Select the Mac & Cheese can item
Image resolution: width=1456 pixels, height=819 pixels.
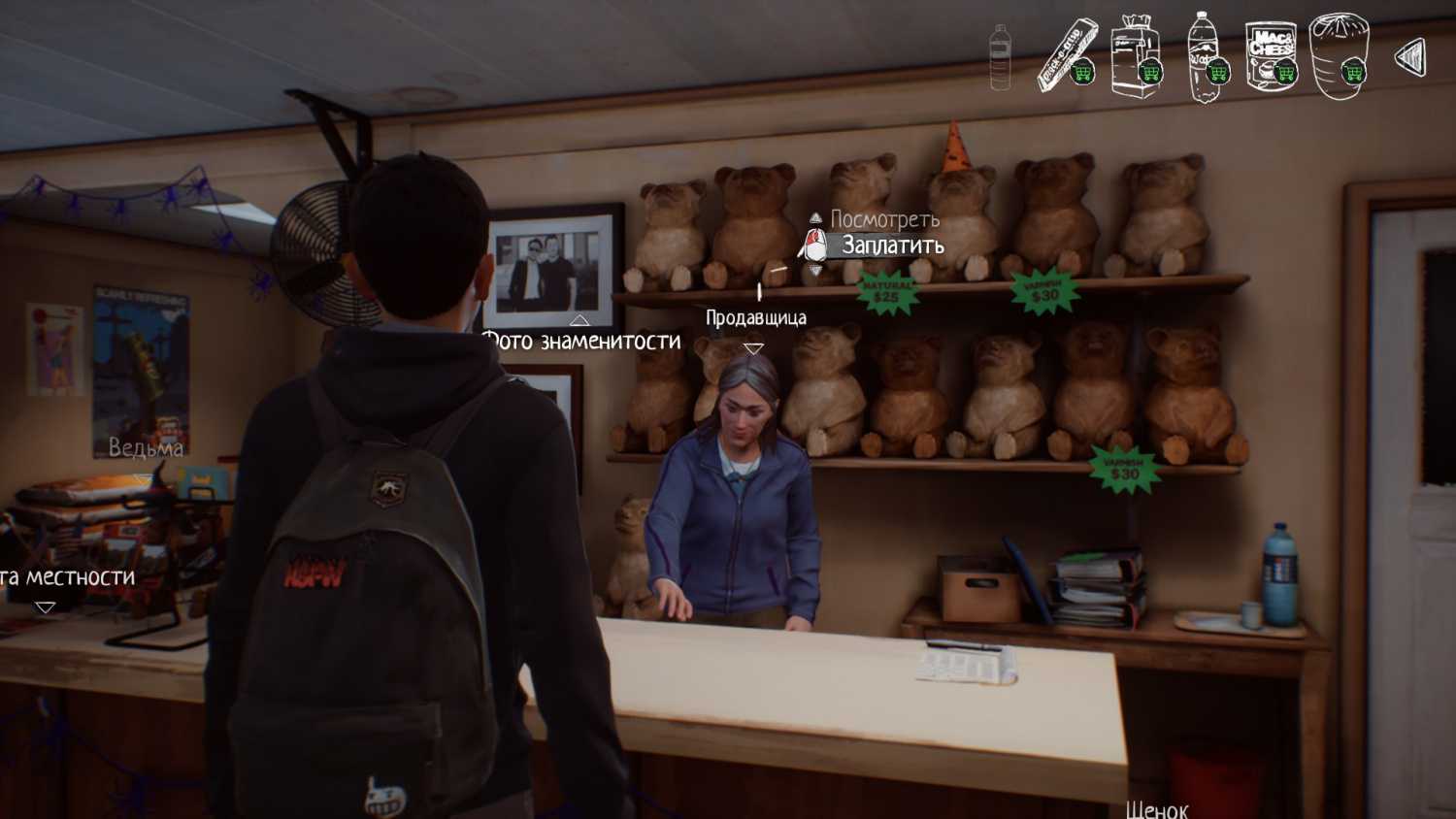click(1272, 56)
